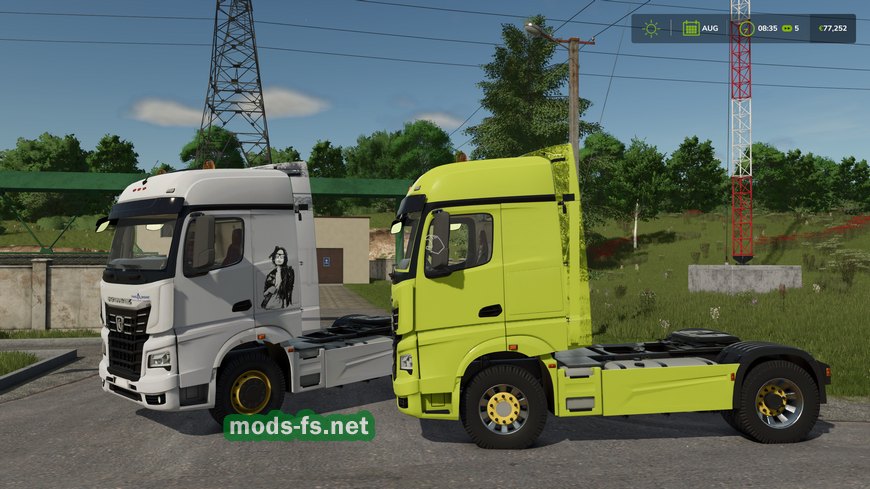The height and width of the screenshot is (489, 870).
Task: Open the calendar icon showing AUG
Action: 691,28
